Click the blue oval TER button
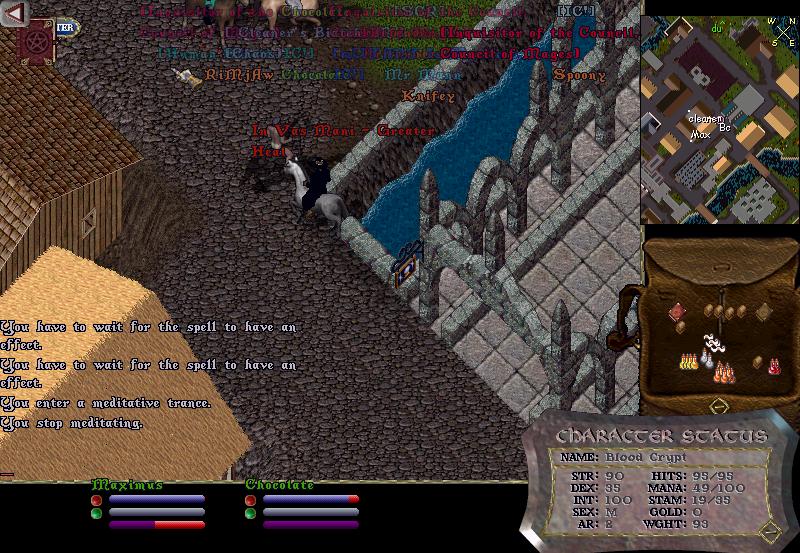 pos(65,28)
